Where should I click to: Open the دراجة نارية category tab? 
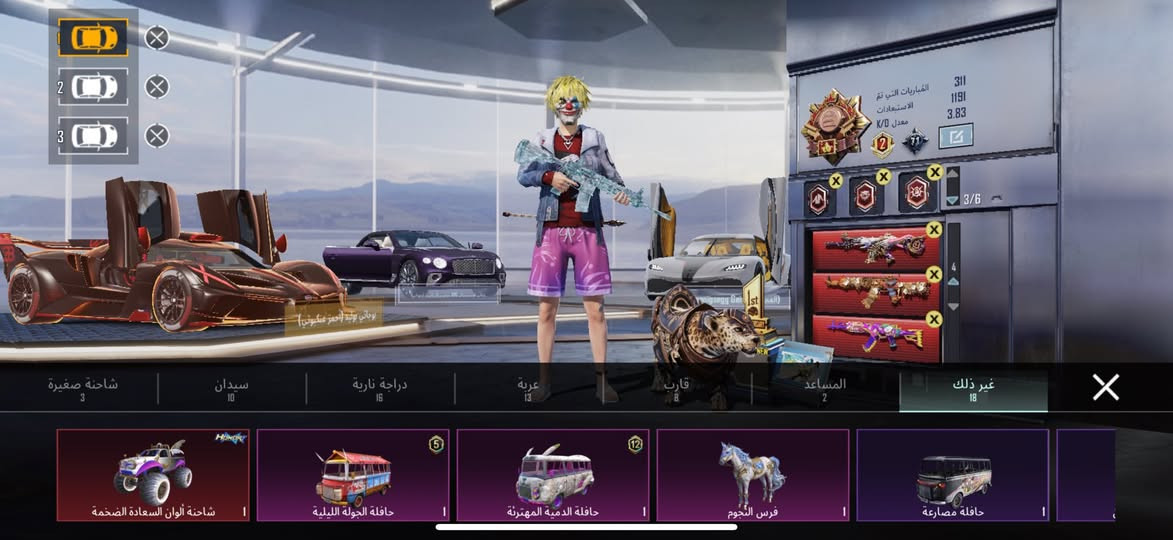[x=379, y=389]
